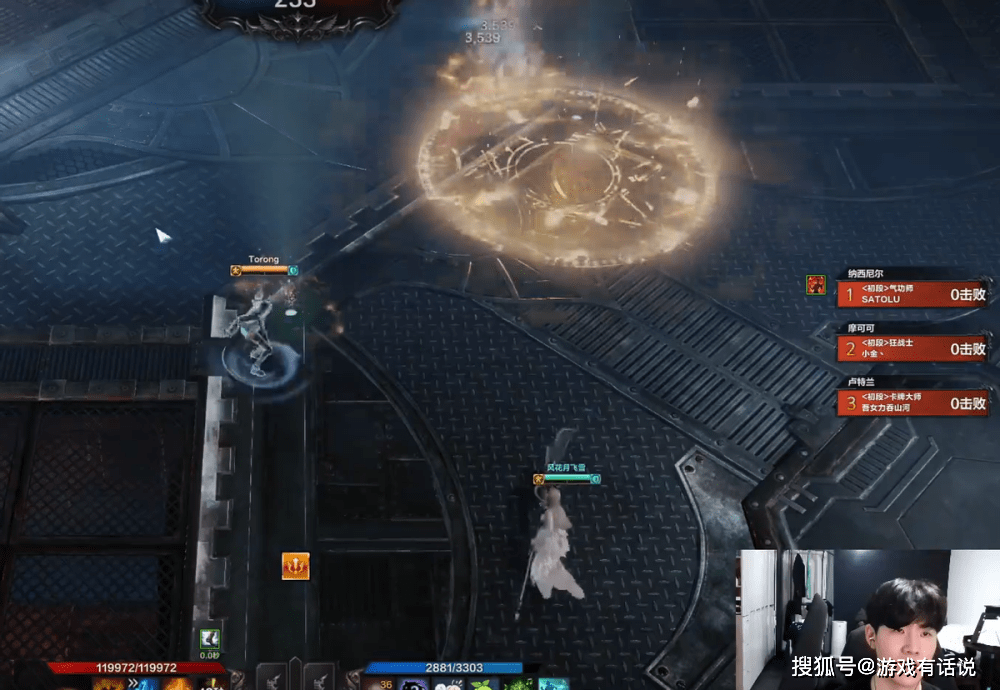1000x690 pixels.
Task: Click the green buff icon with 0.0 timer
Action: pyautogui.click(x=209, y=638)
